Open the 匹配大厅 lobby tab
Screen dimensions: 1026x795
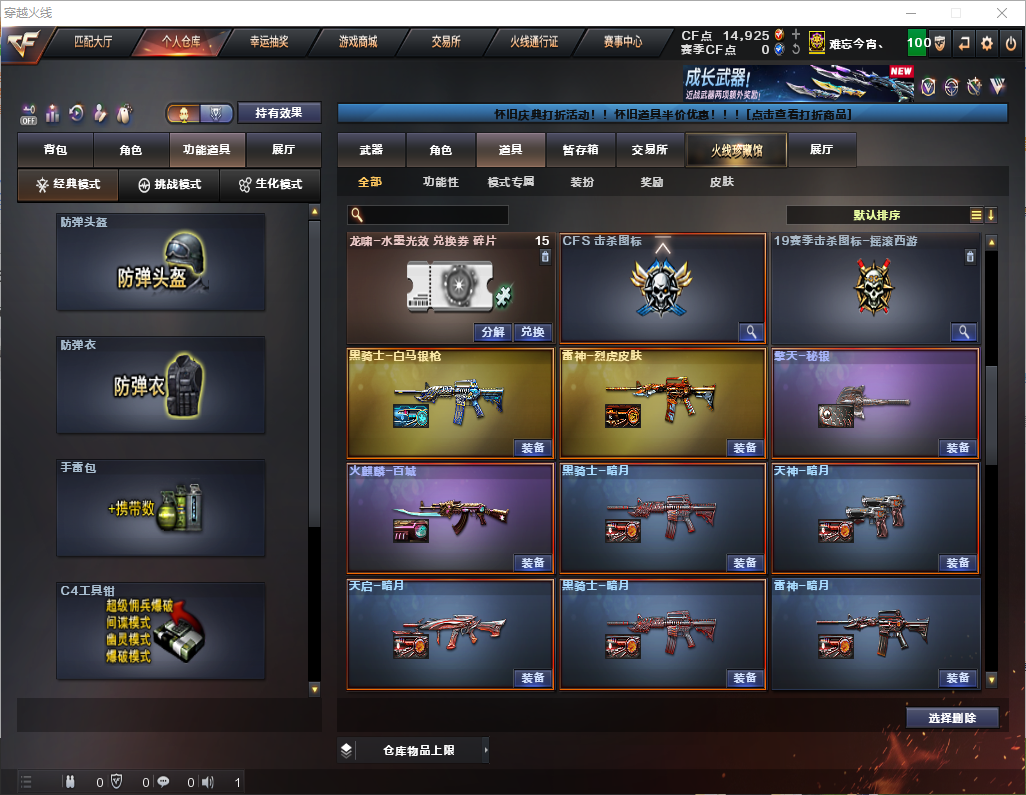[x=93, y=42]
